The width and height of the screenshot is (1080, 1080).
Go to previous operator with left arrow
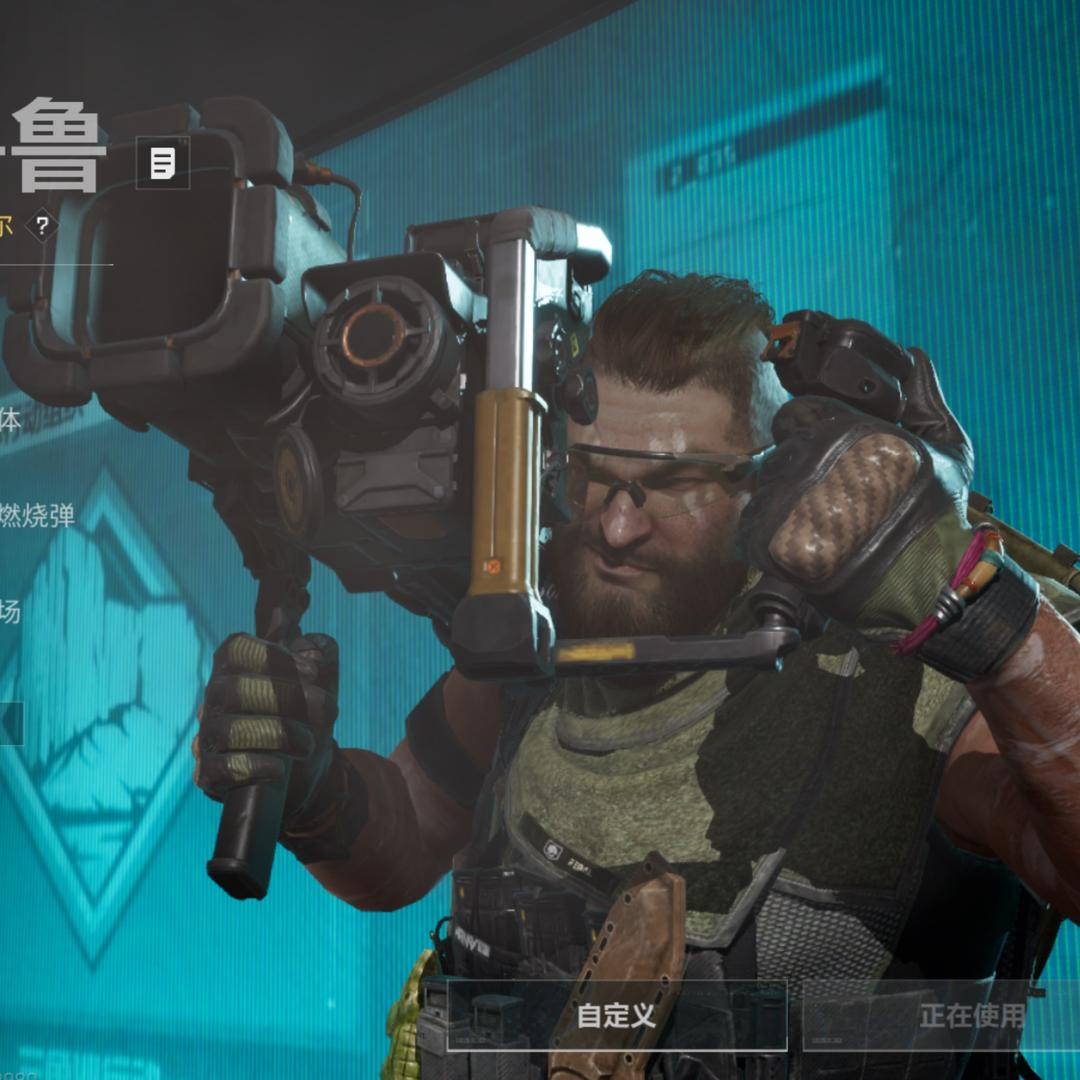click(x=10, y=723)
